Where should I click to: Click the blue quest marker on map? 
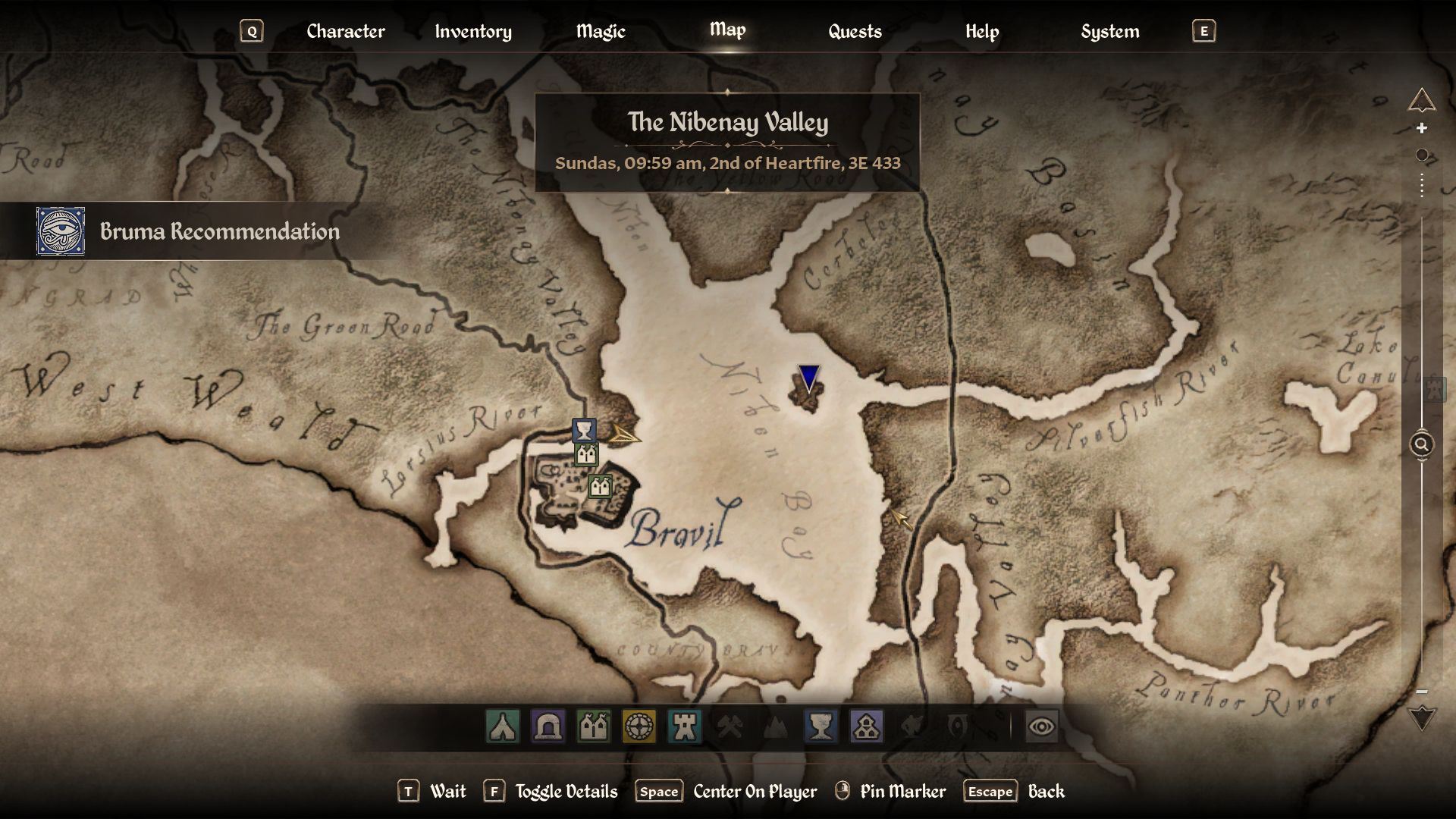click(x=809, y=377)
